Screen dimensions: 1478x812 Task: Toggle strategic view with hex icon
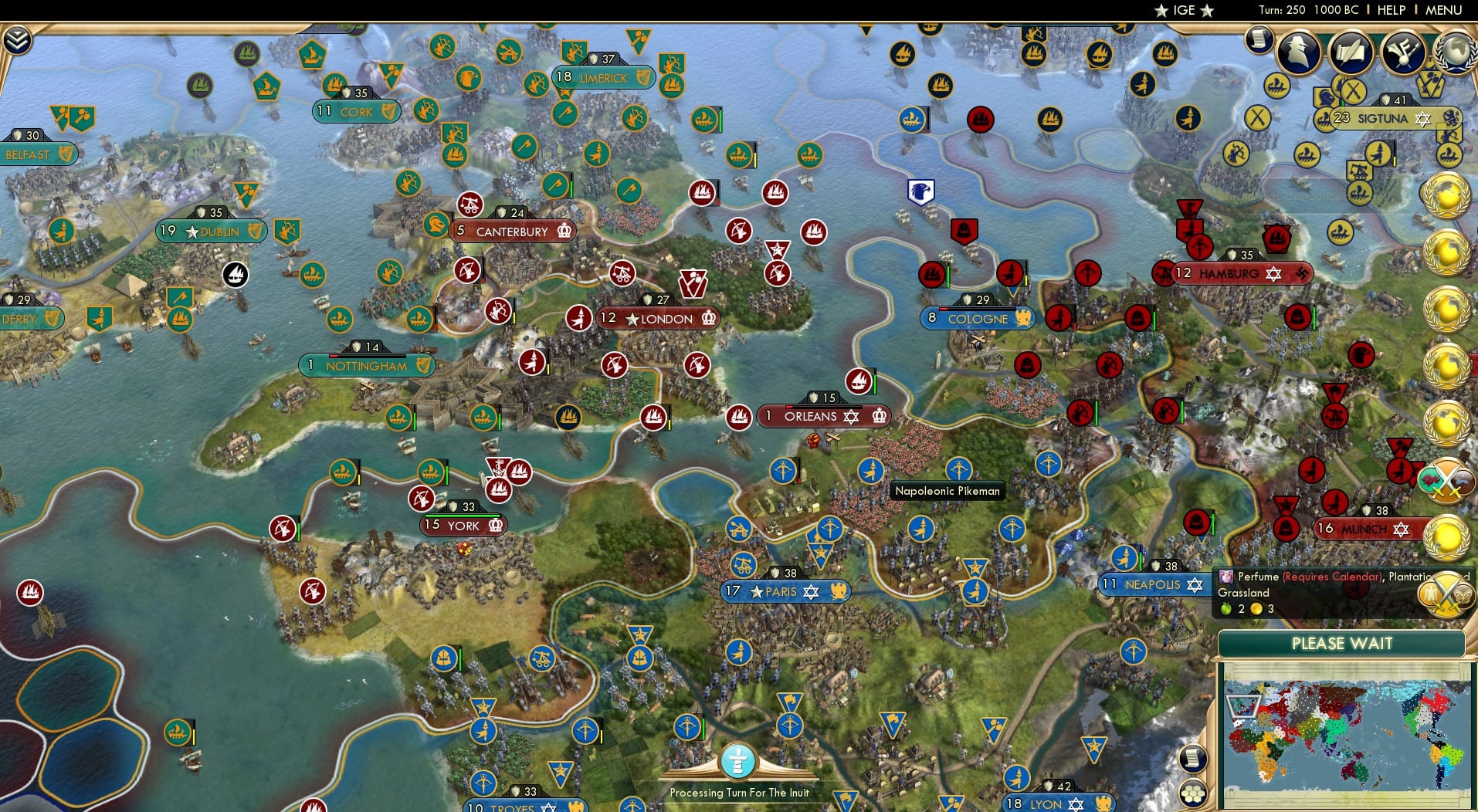(x=1193, y=793)
